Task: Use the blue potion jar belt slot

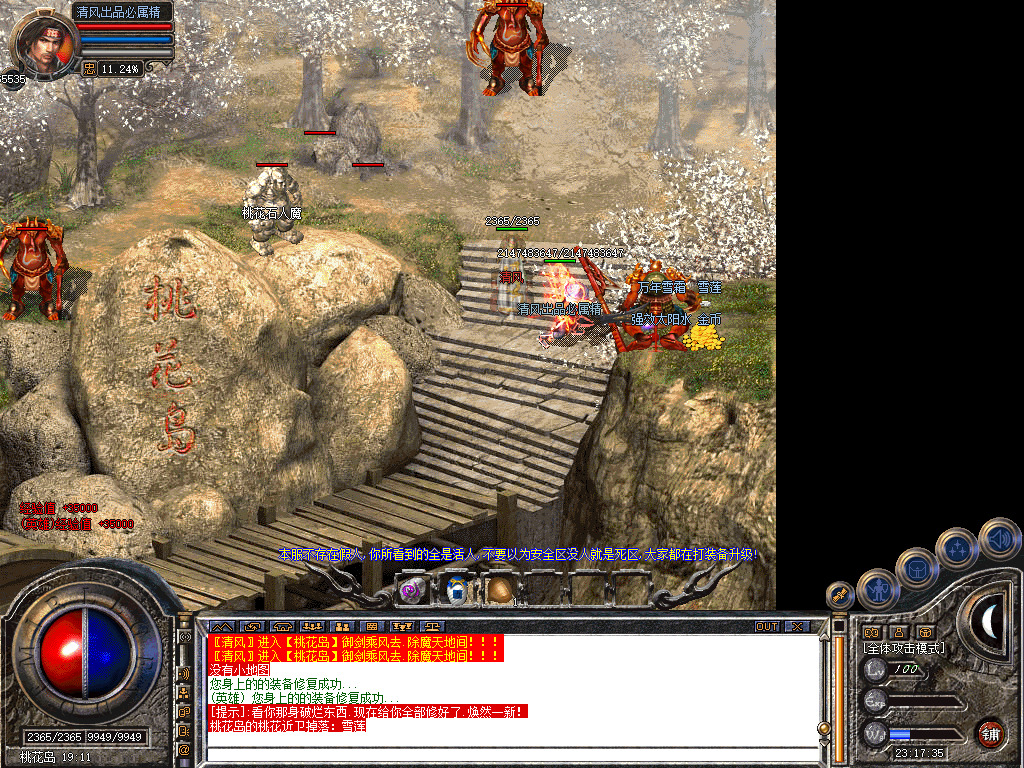Action: coord(457,590)
